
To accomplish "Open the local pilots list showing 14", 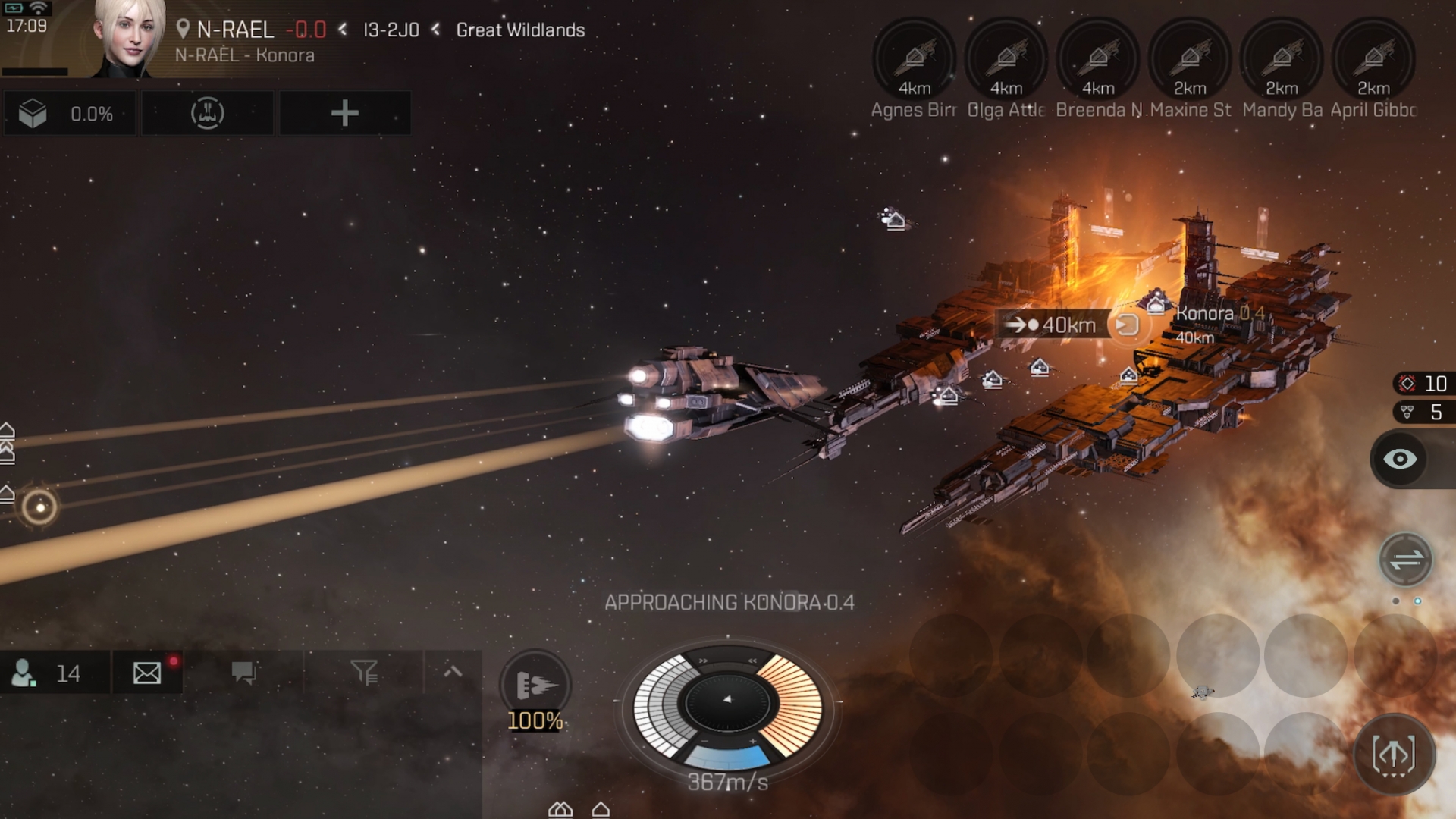I will pos(55,673).
